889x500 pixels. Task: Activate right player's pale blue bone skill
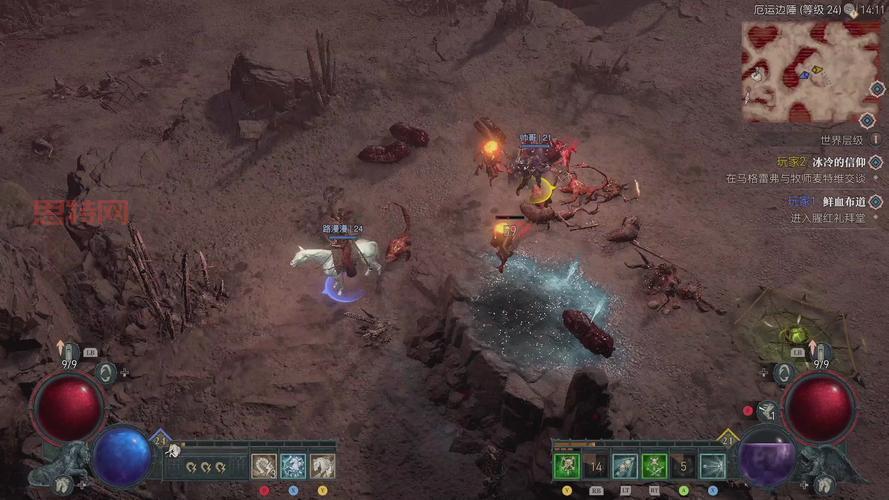(x=625, y=466)
